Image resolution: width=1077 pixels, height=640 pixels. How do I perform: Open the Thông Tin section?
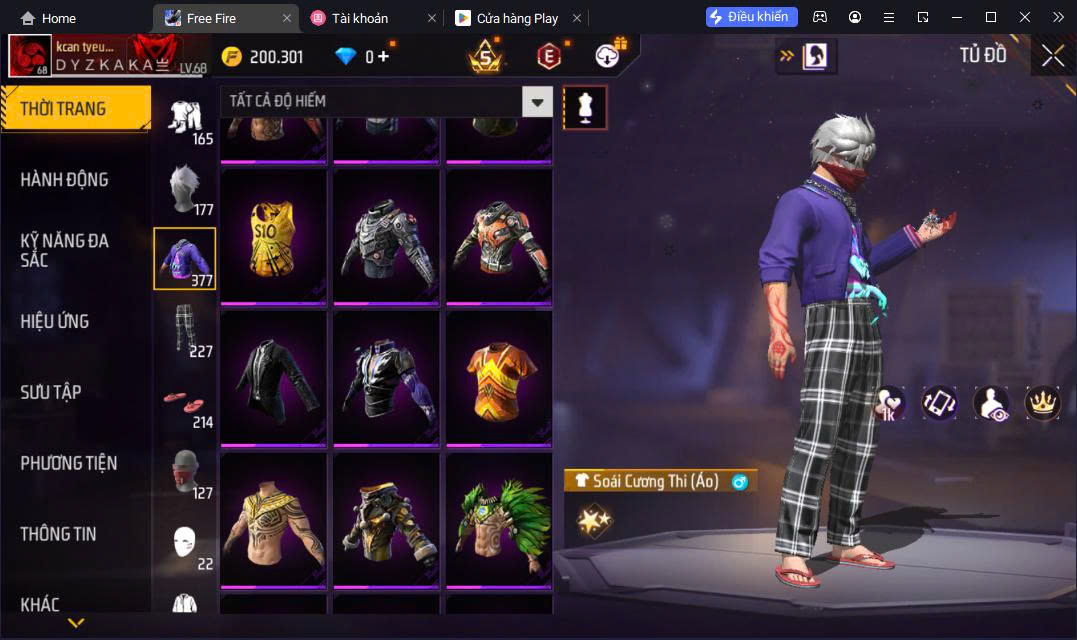click(59, 534)
